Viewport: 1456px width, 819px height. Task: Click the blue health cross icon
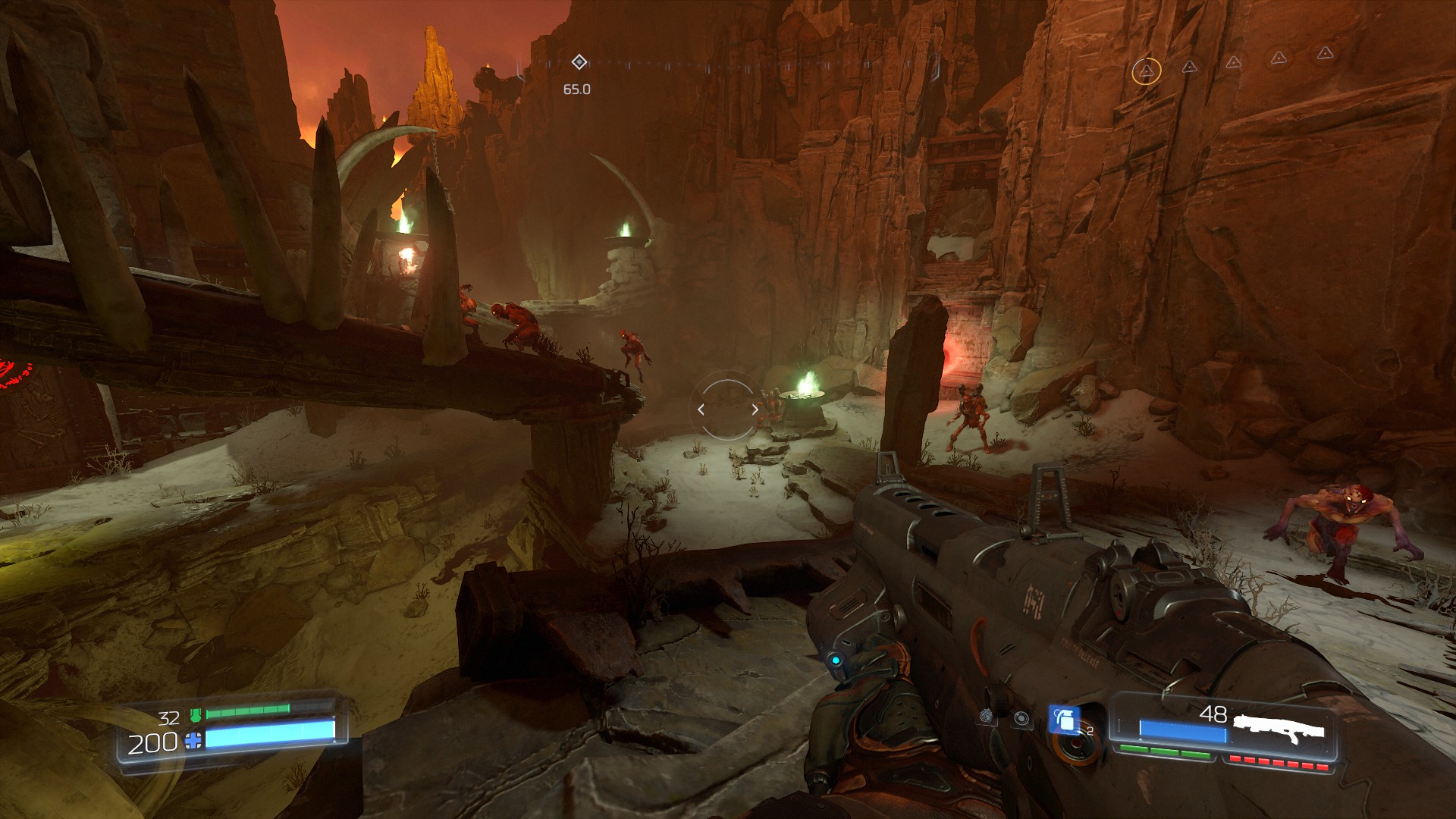pos(194,741)
